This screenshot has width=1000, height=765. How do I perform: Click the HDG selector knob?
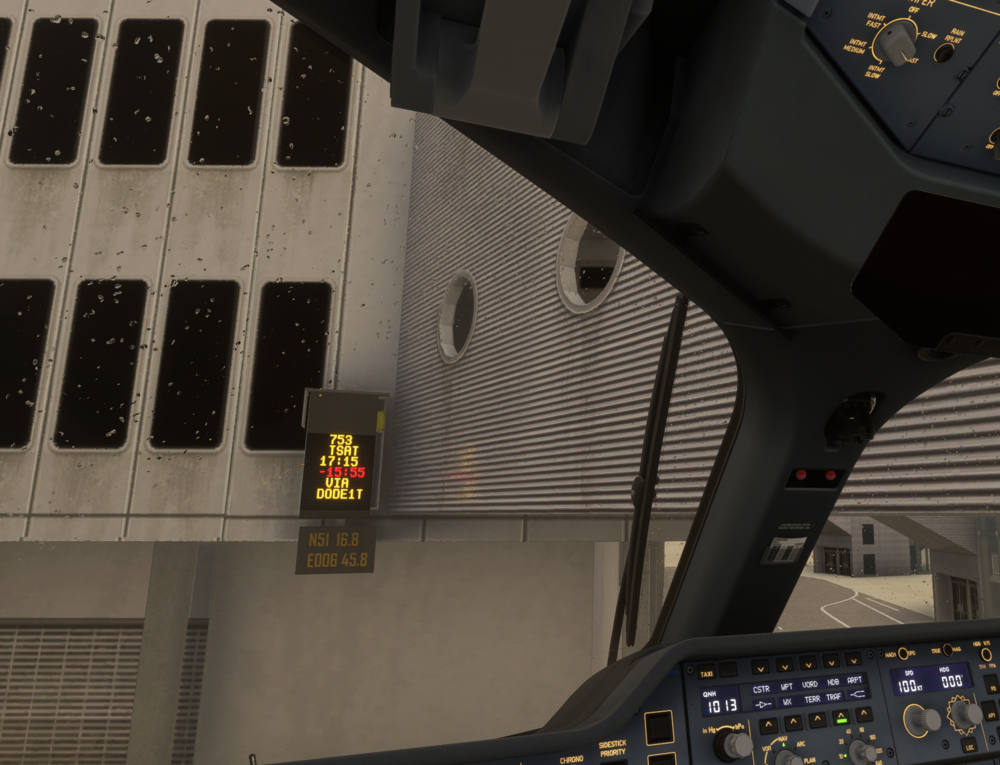(967, 713)
